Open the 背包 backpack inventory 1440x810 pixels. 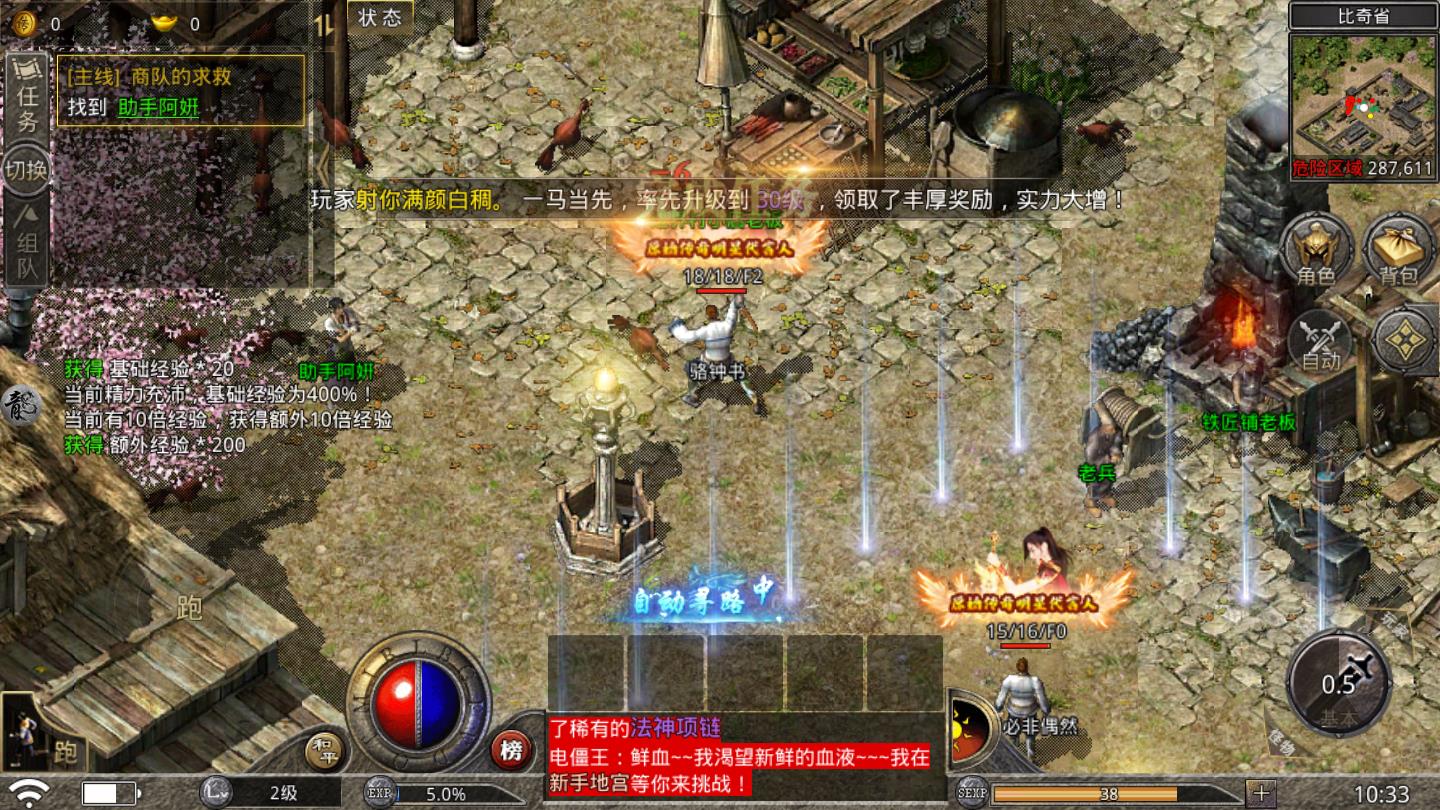click(1400, 250)
